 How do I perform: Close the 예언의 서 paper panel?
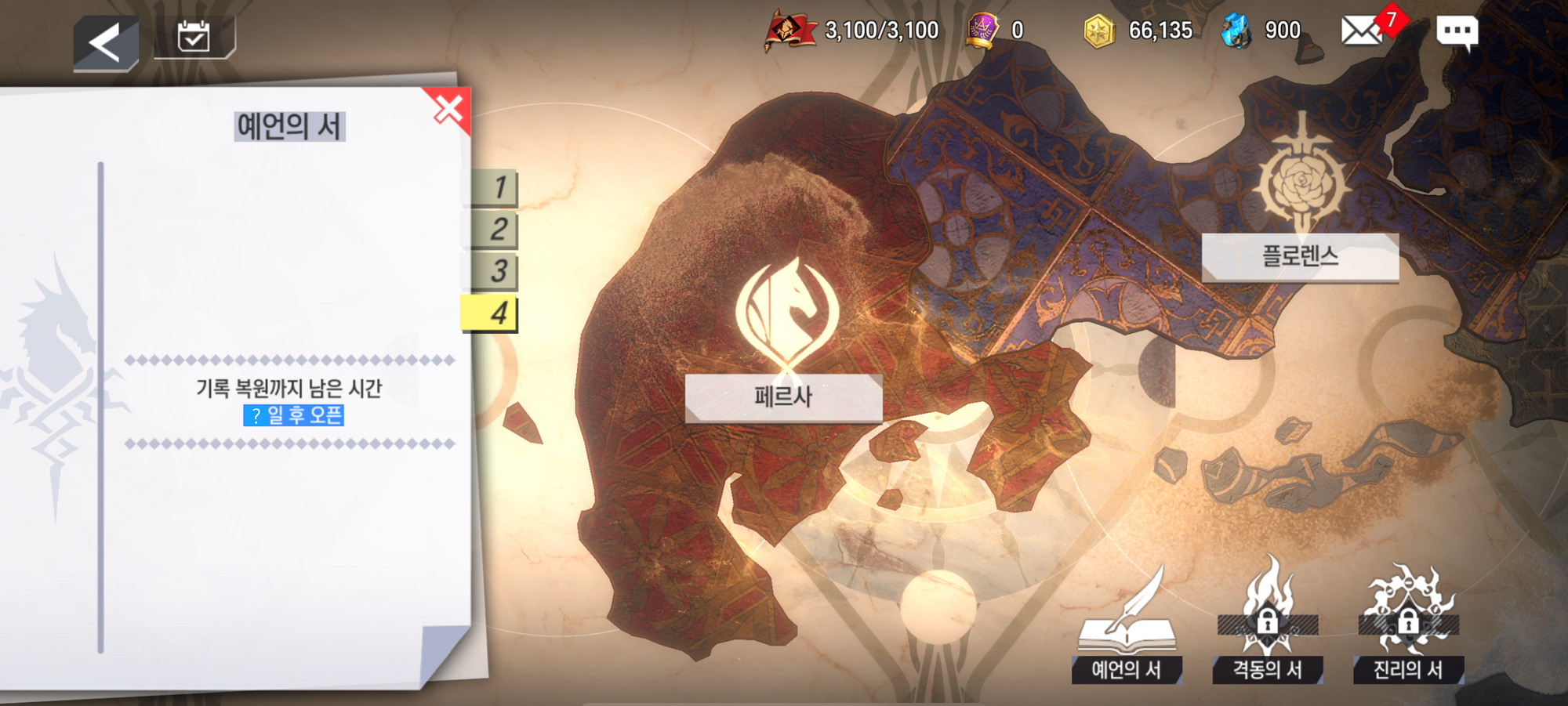pos(448,110)
